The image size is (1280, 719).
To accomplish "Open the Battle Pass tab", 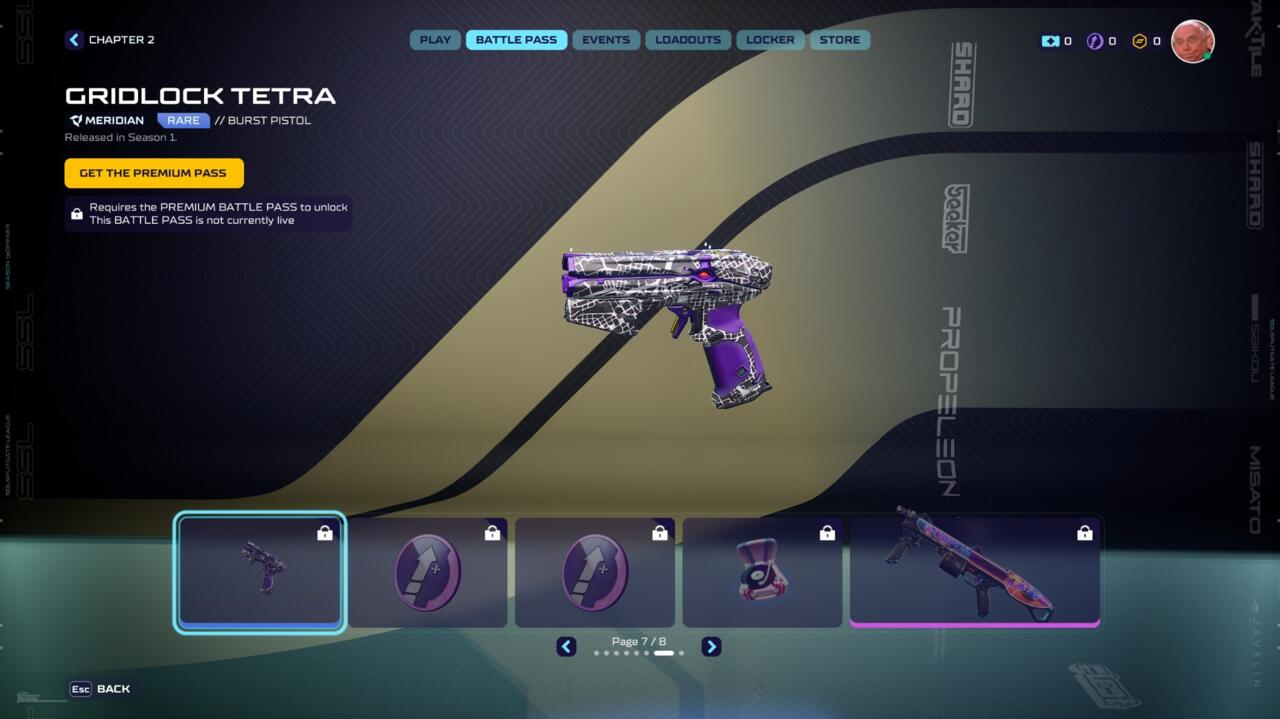I will (x=516, y=40).
